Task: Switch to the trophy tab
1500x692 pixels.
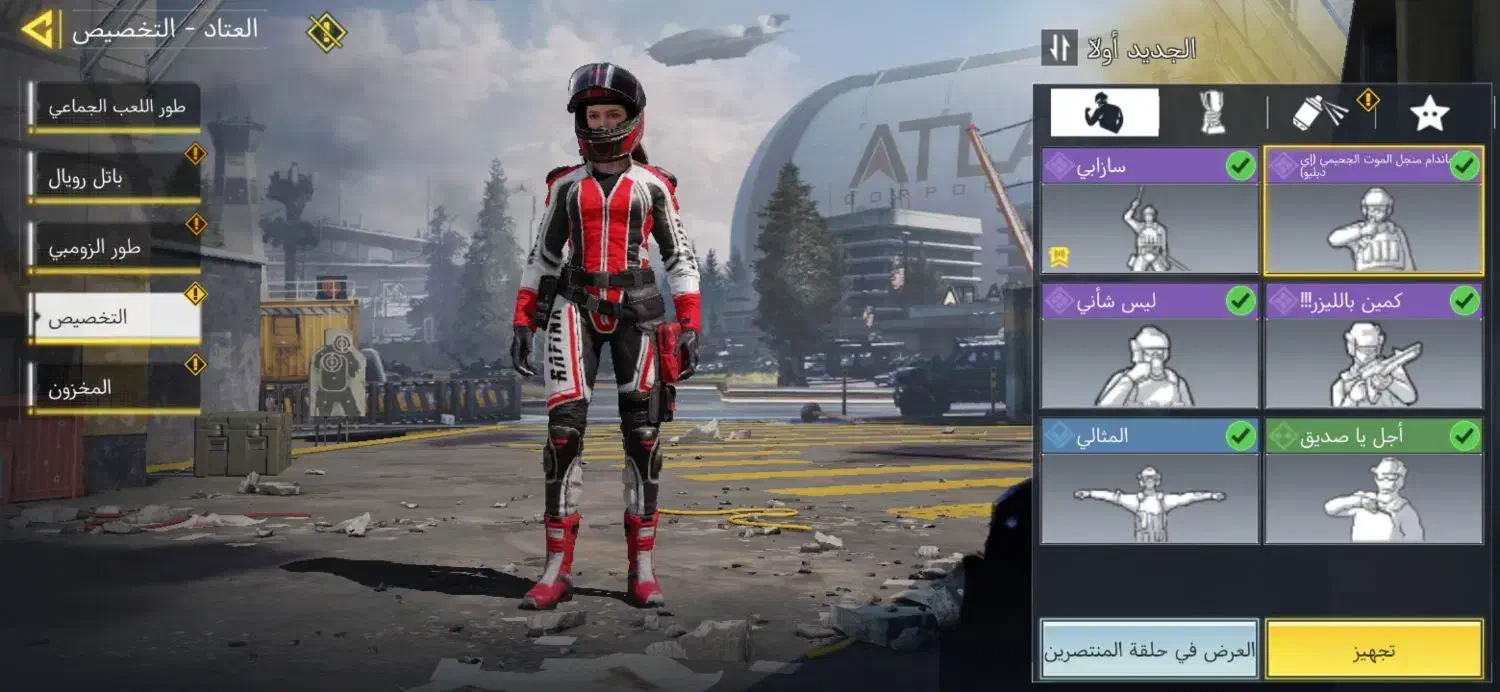Action: tap(1214, 113)
